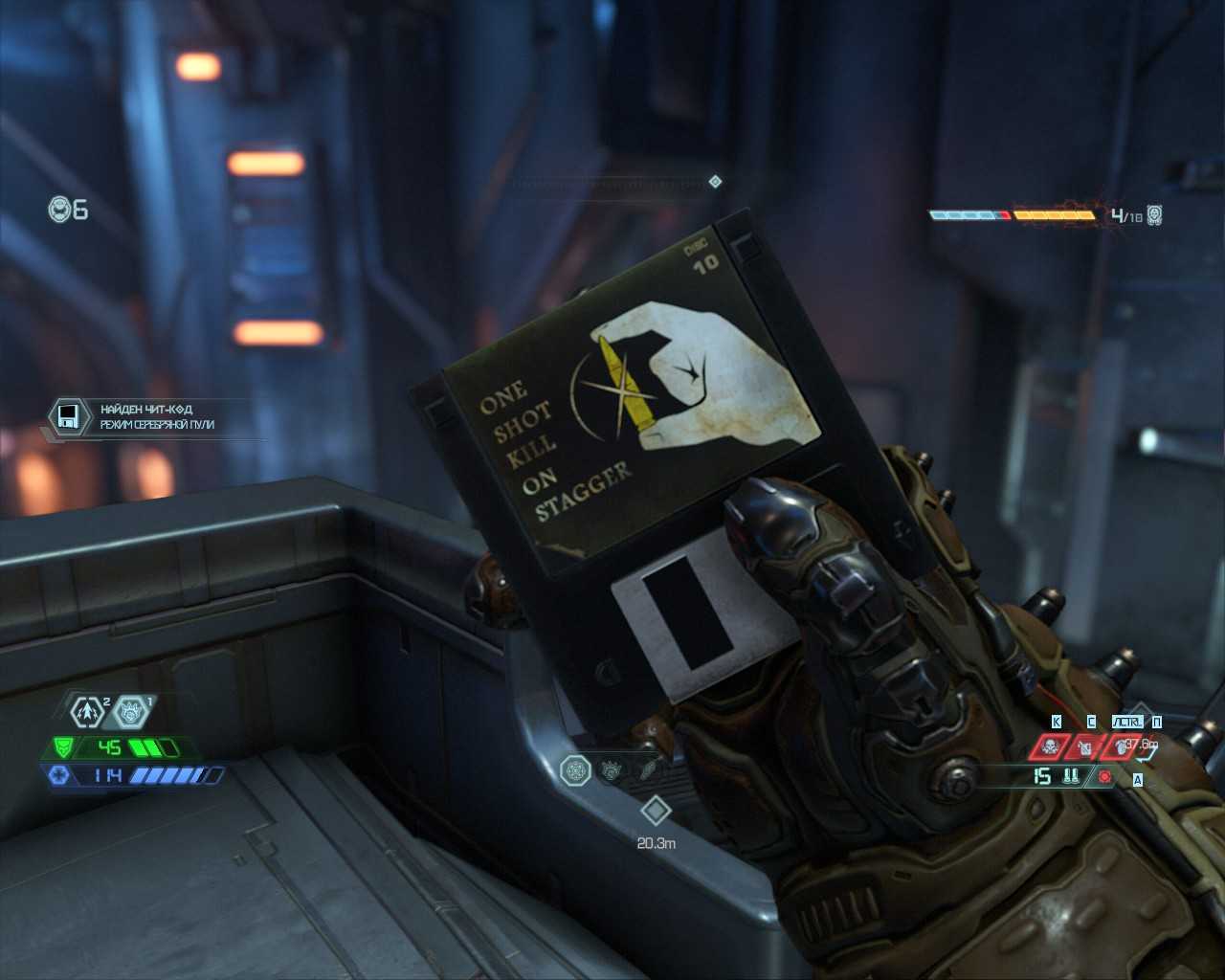Click the collectible counter icon beside 4/18
Viewport: 1225px width, 980px height.
pyautogui.click(x=1154, y=215)
